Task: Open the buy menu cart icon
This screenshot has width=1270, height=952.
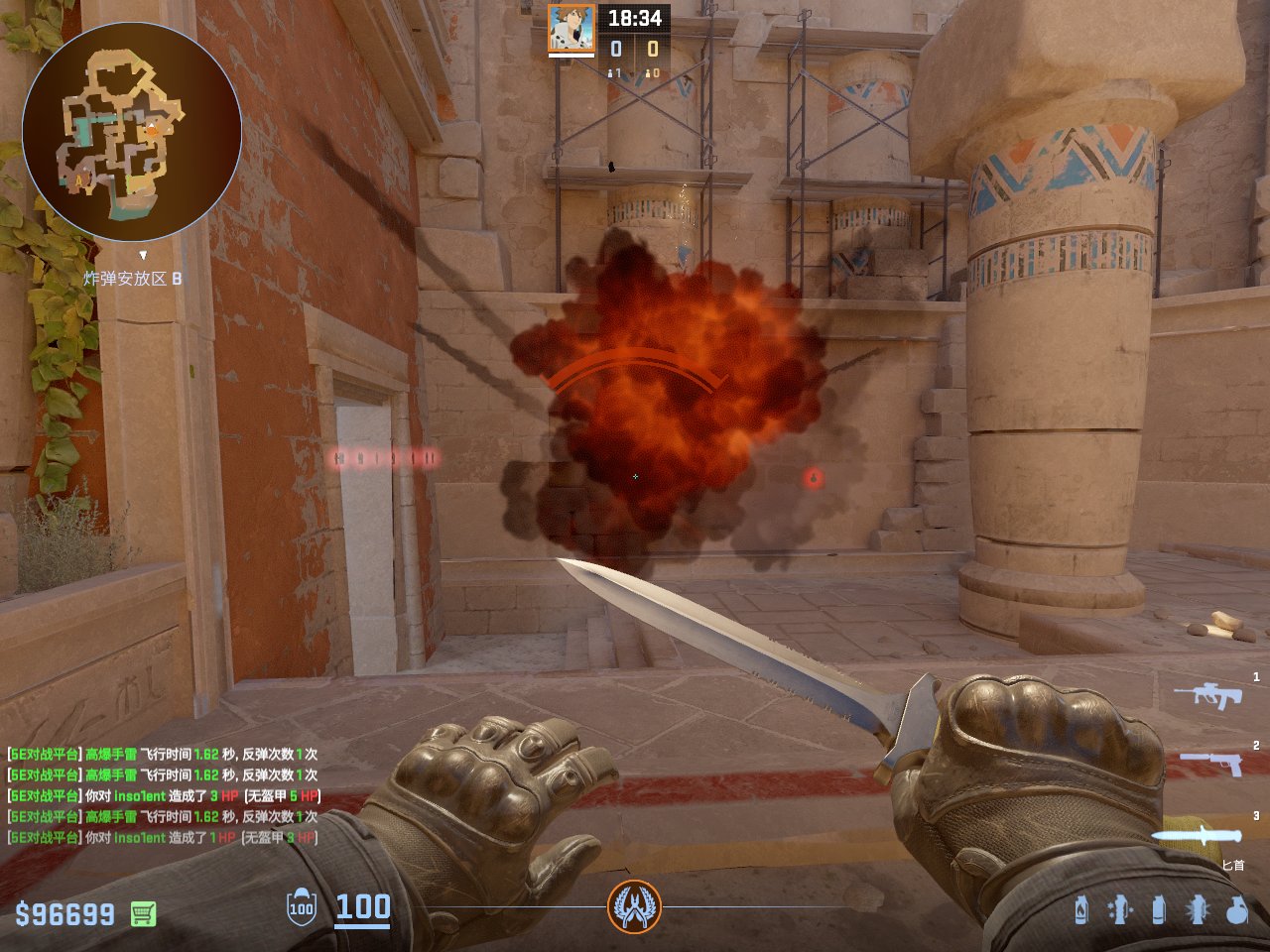Action: [143, 913]
